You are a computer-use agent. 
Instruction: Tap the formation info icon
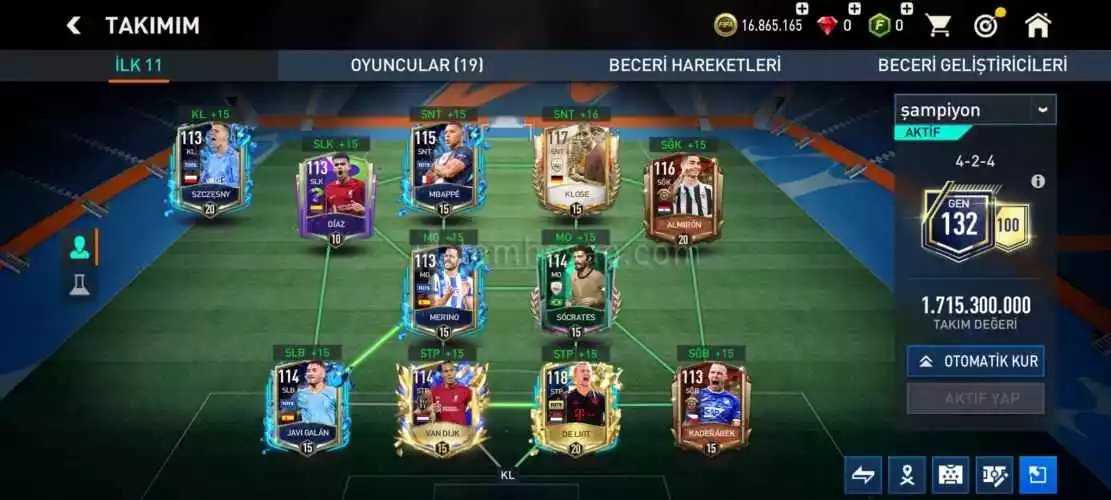[x=1038, y=181]
